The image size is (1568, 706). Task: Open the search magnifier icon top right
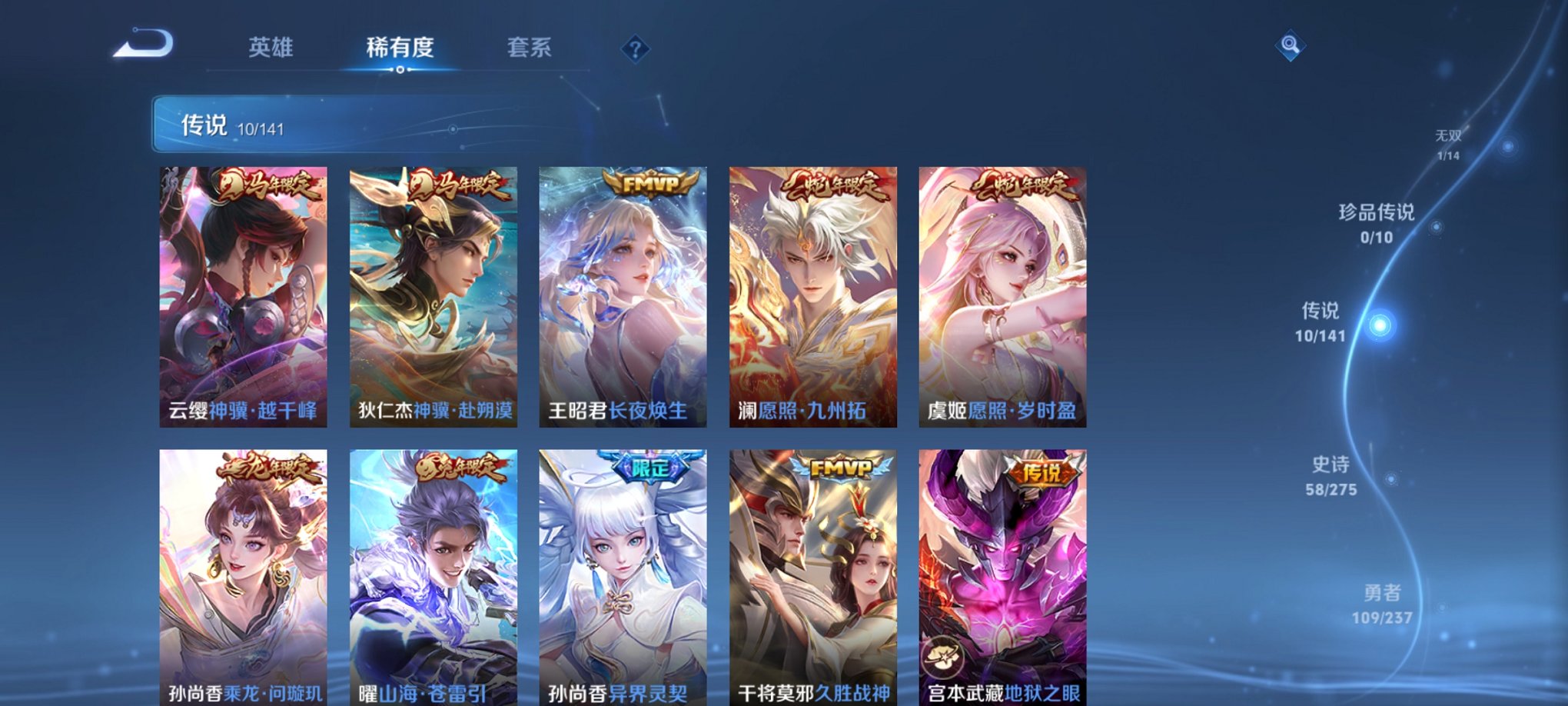(1291, 46)
